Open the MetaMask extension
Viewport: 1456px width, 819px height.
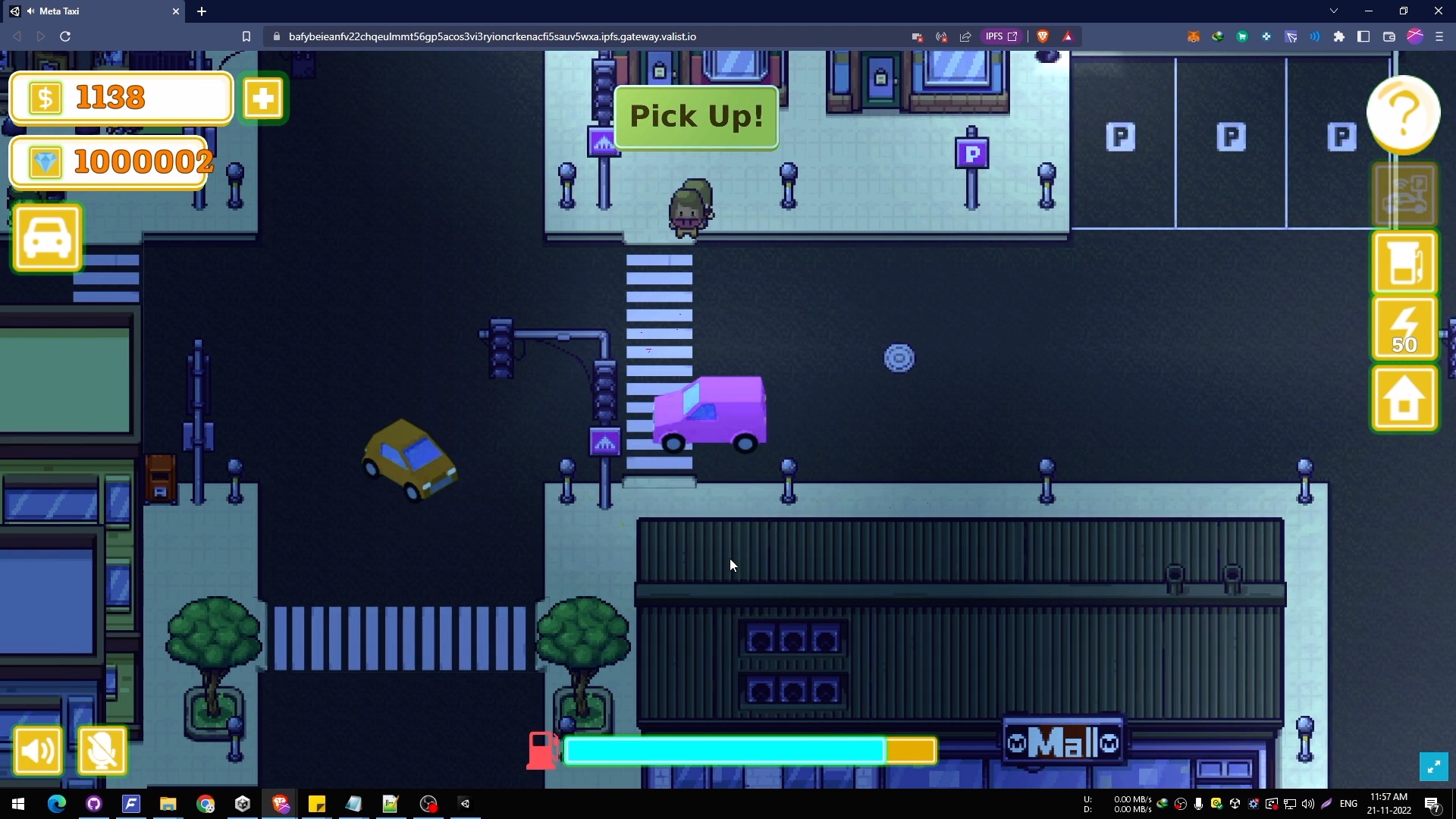point(1194,36)
